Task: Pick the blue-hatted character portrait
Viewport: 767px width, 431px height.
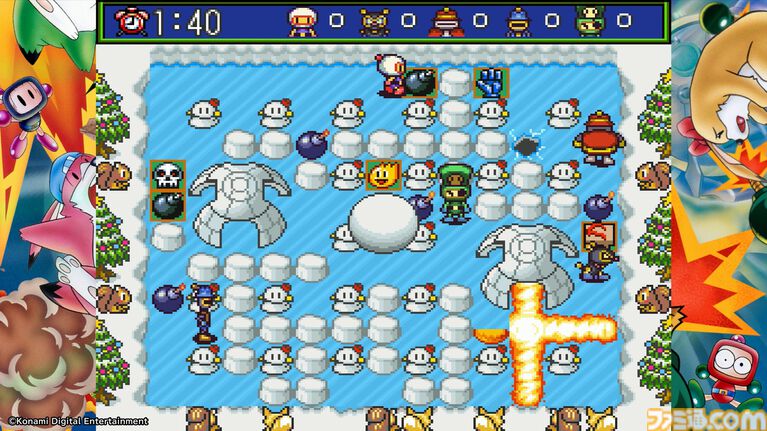Action: [x=518, y=21]
